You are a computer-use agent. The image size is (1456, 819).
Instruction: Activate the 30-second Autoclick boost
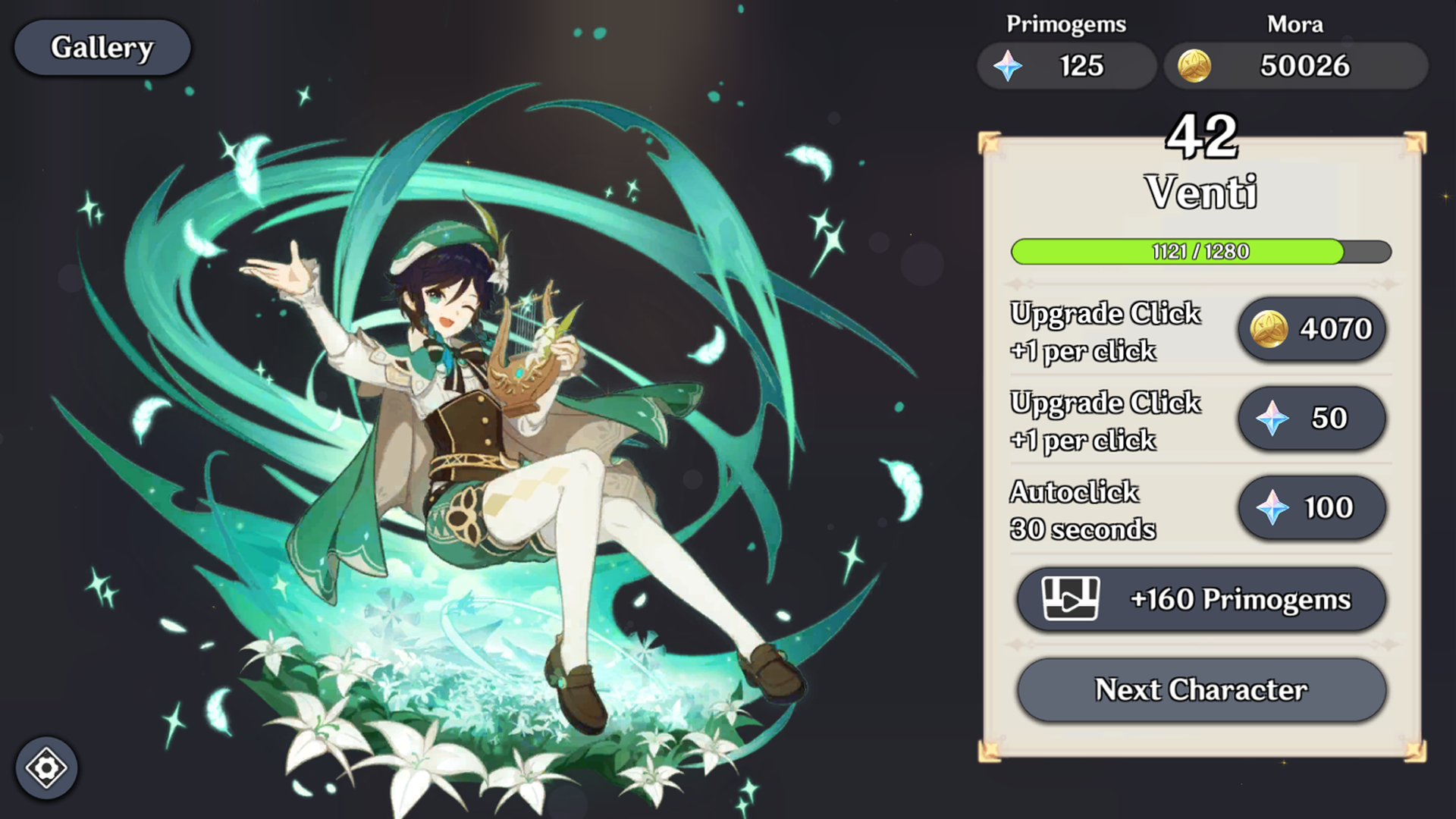tap(1312, 508)
